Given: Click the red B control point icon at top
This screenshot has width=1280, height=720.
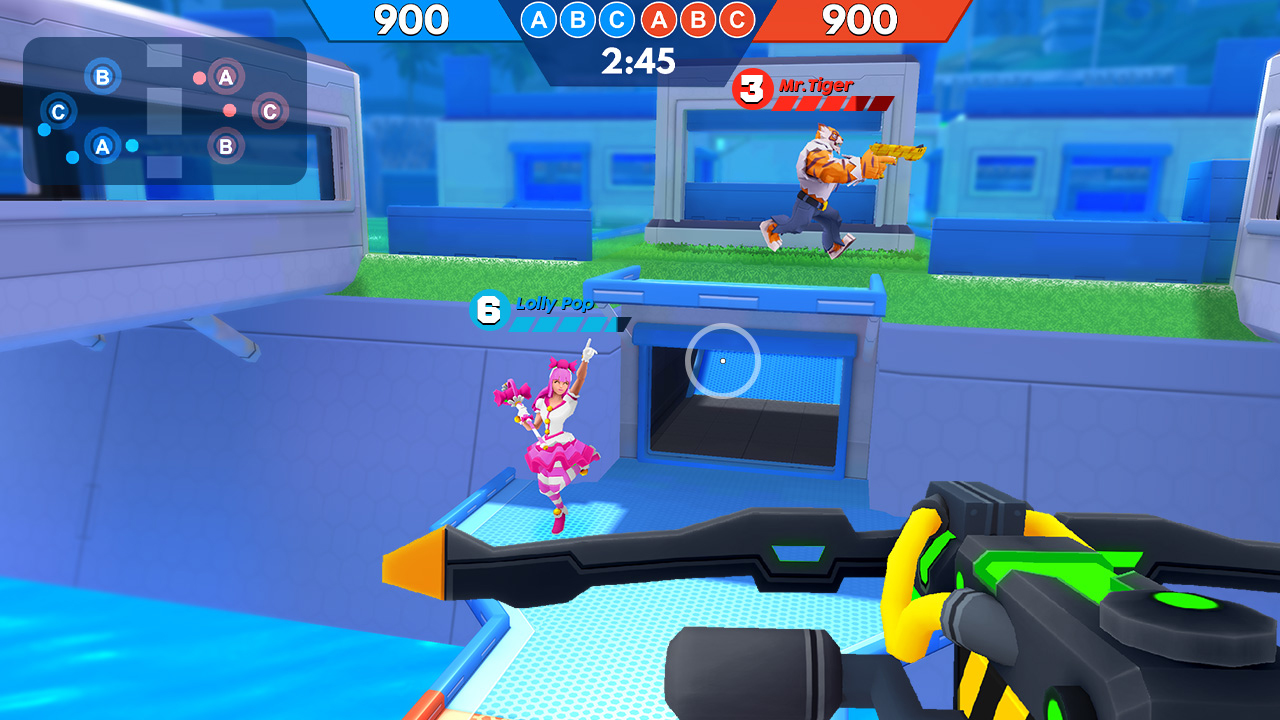Looking at the screenshot, I should click(696, 19).
